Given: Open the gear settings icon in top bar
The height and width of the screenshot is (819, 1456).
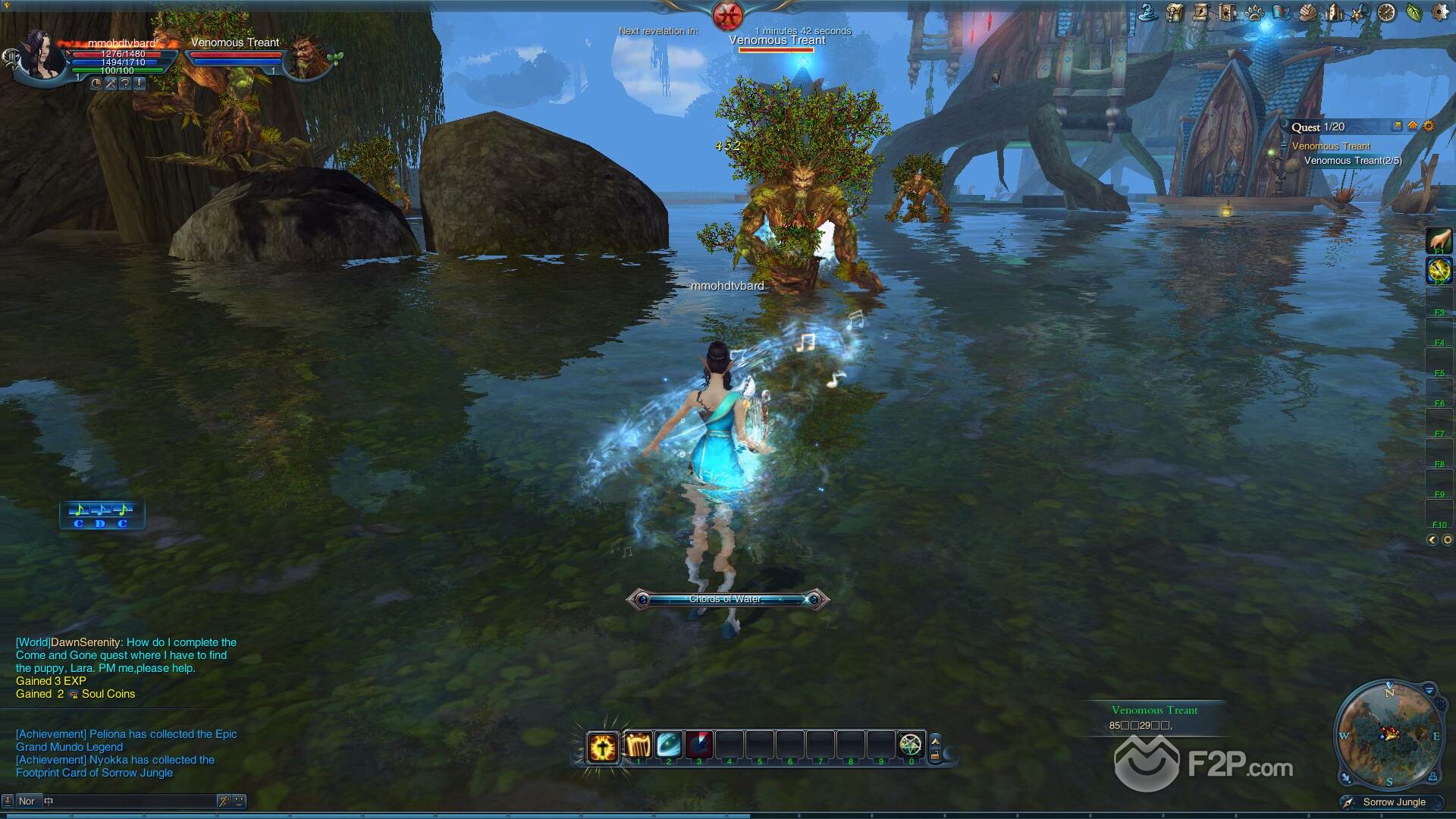Looking at the screenshot, I should coord(1439,12).
